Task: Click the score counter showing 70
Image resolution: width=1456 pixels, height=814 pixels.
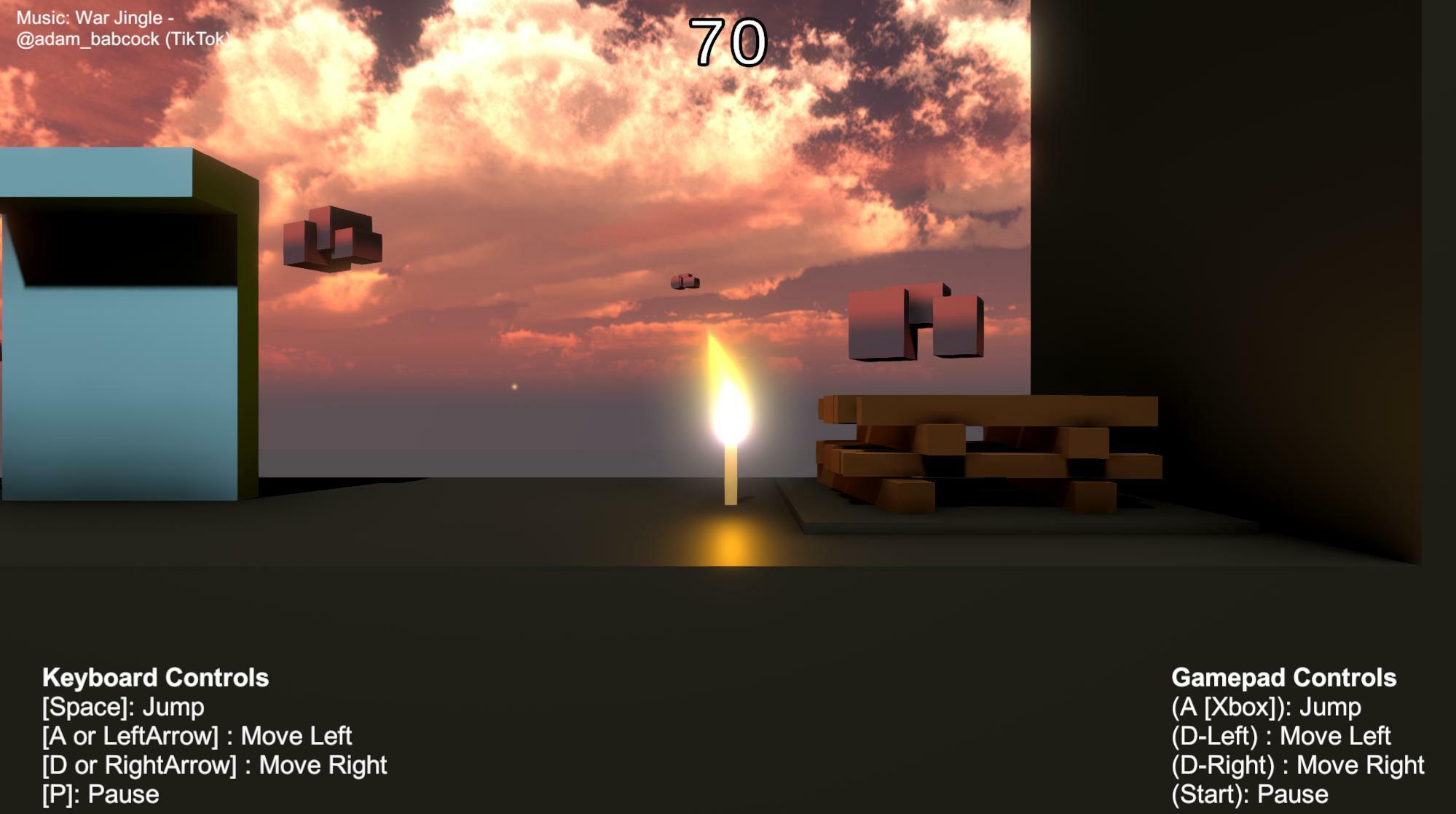Action: 728,44
